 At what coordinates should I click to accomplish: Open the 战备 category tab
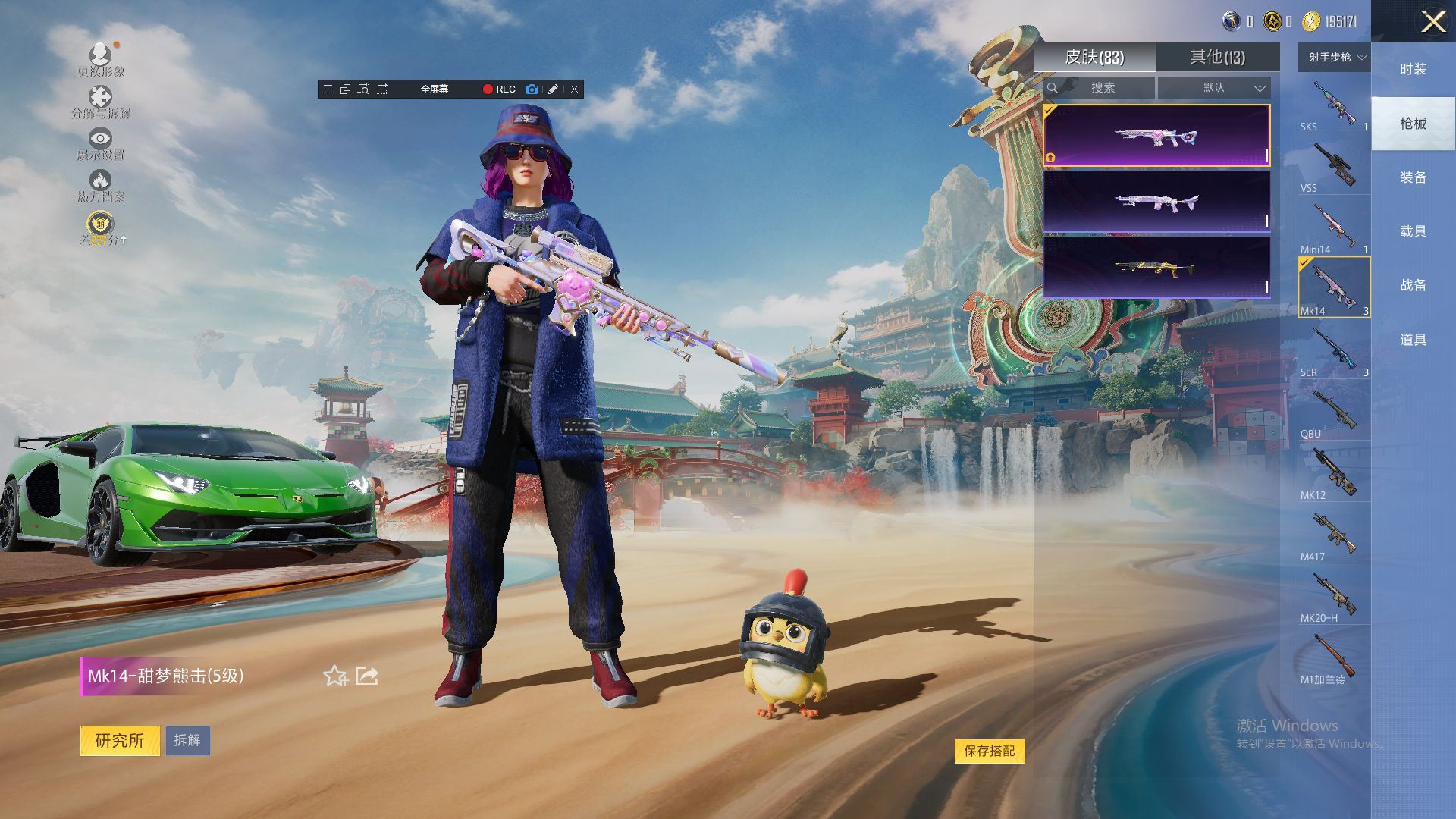coord(1413,285)
